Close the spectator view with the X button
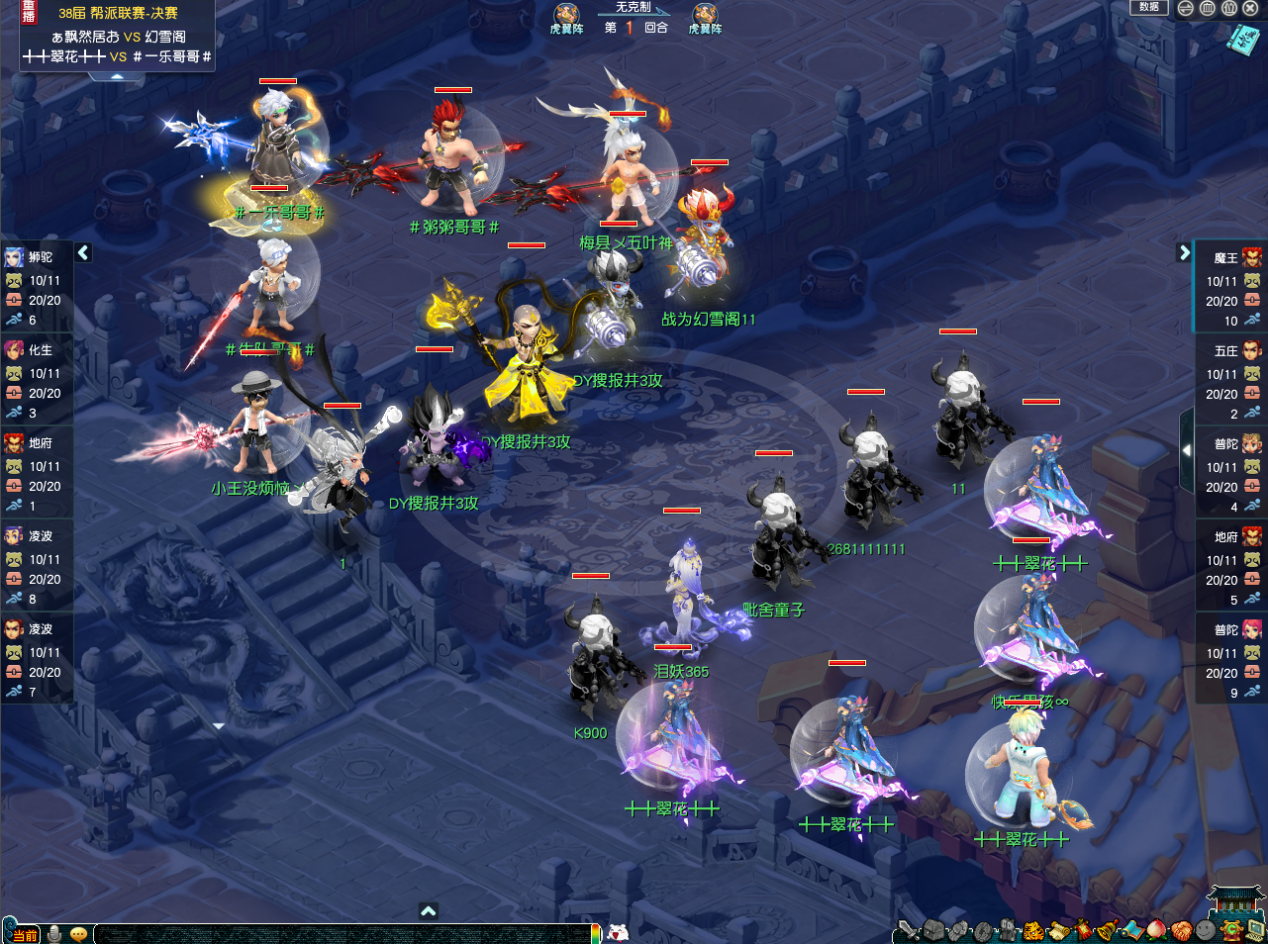 point(1251,8)
